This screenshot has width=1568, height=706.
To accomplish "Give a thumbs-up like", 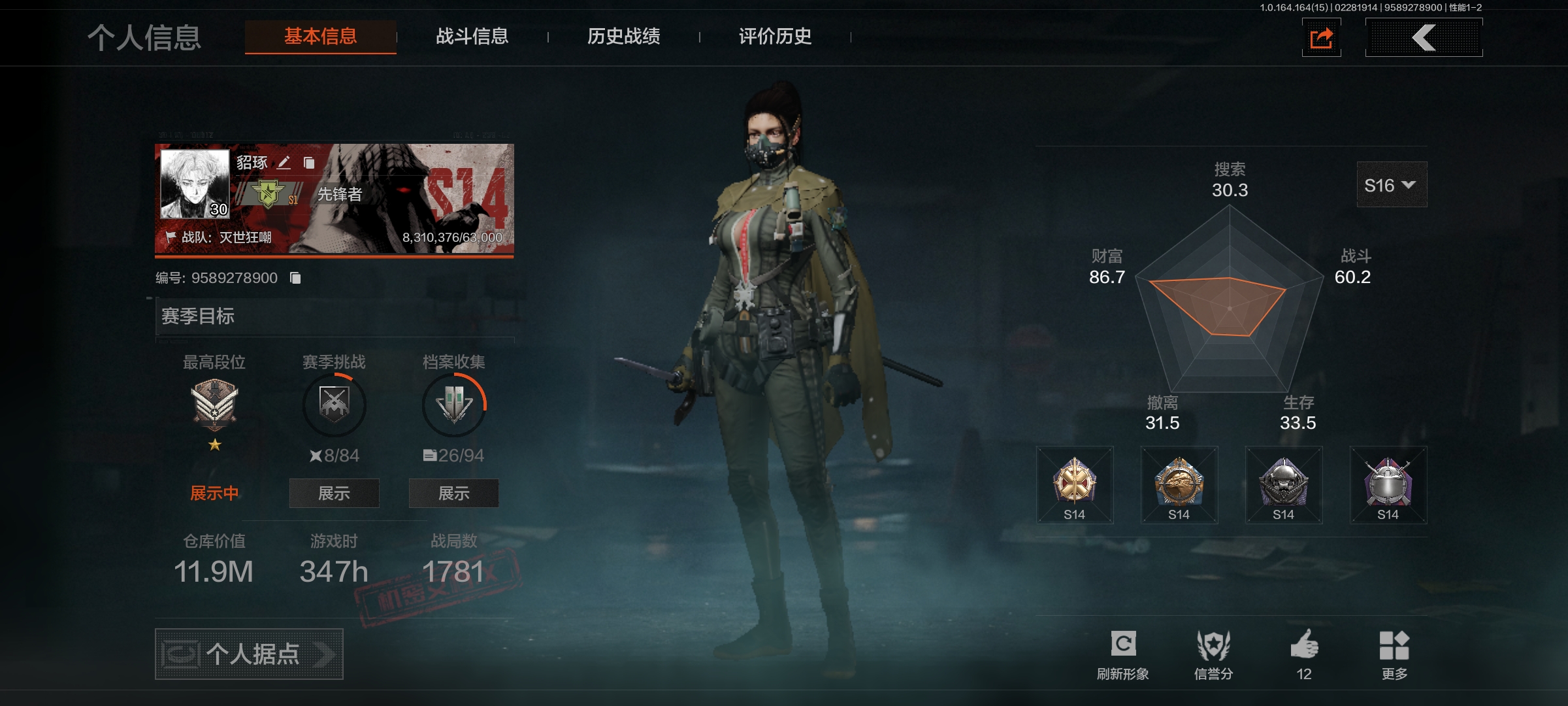I will tap(1304, 654).
